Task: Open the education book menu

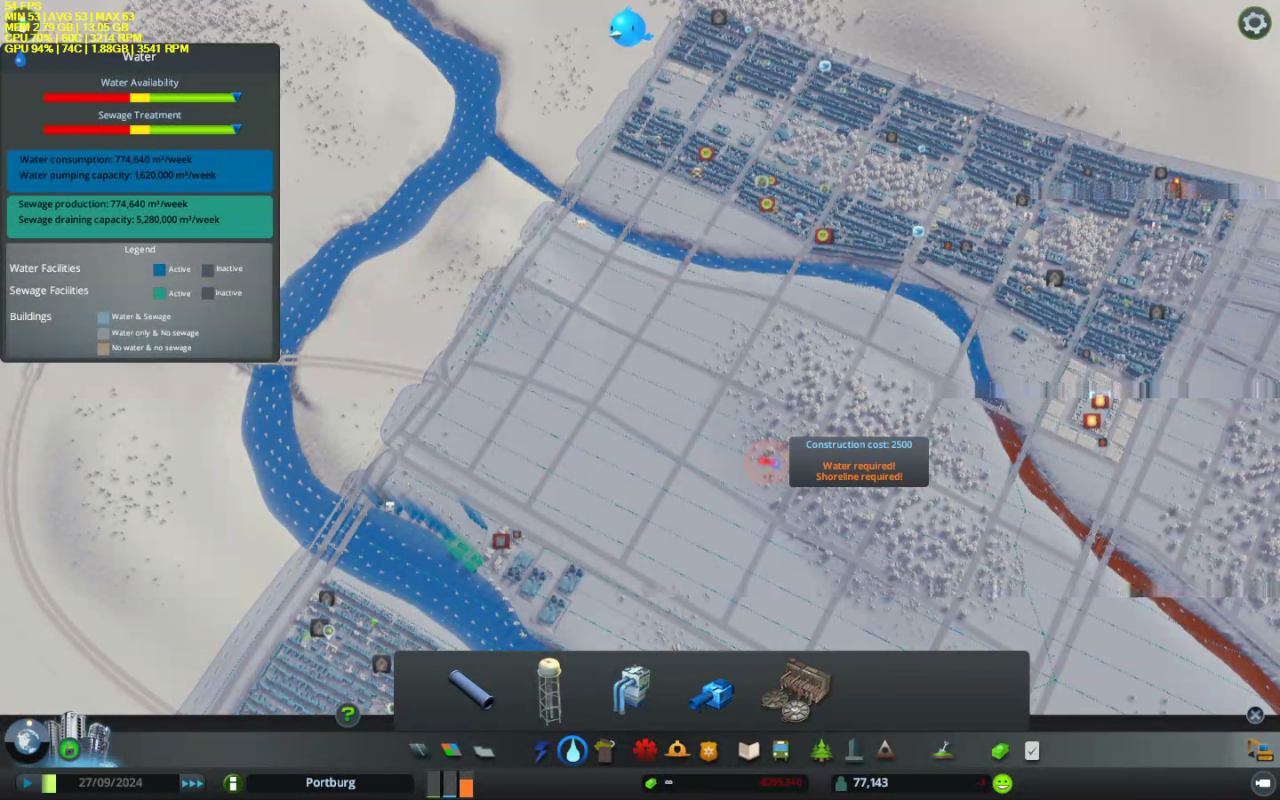Action: [749, 750]
